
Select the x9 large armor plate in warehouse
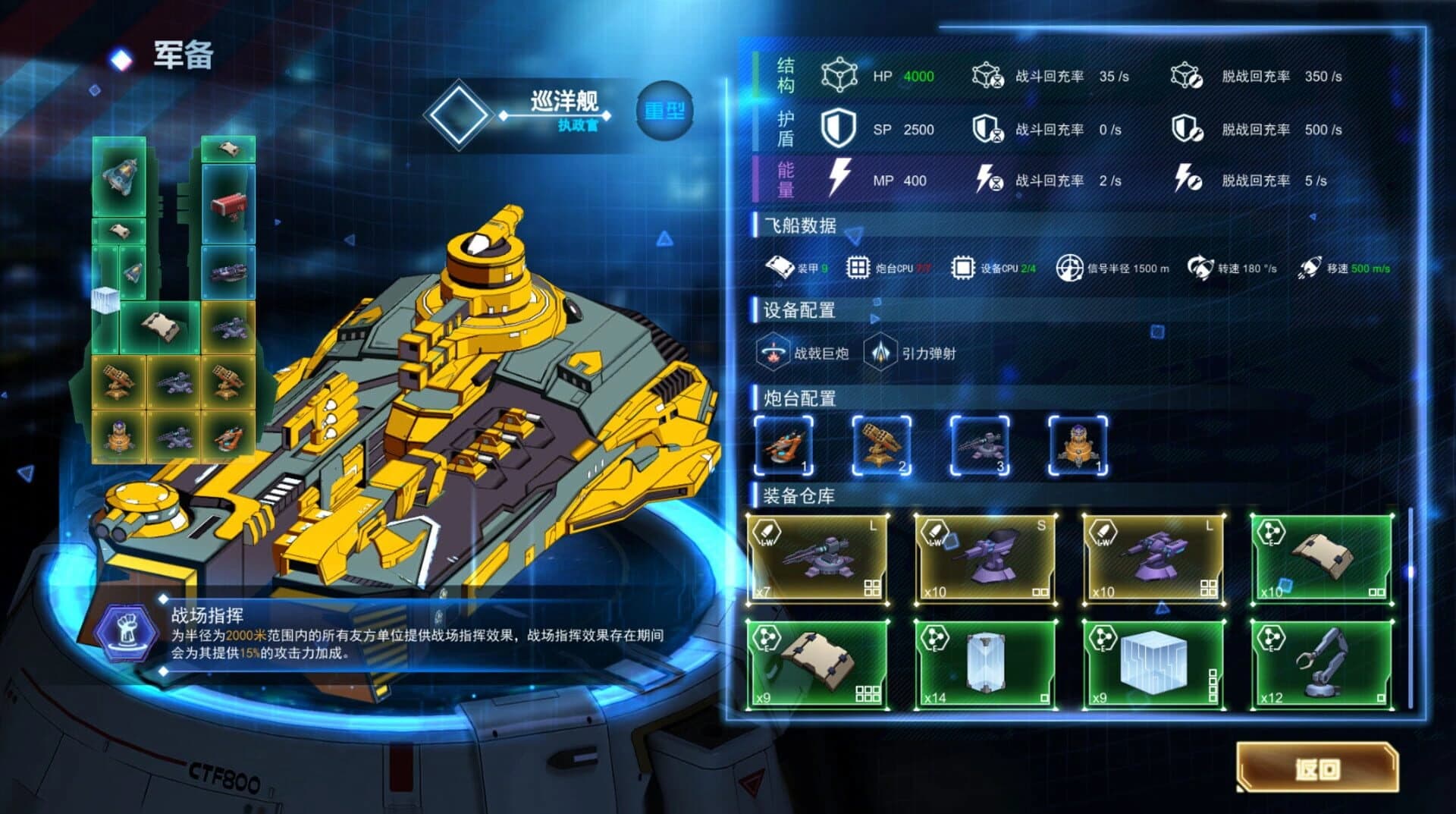(x=817, y=665)
